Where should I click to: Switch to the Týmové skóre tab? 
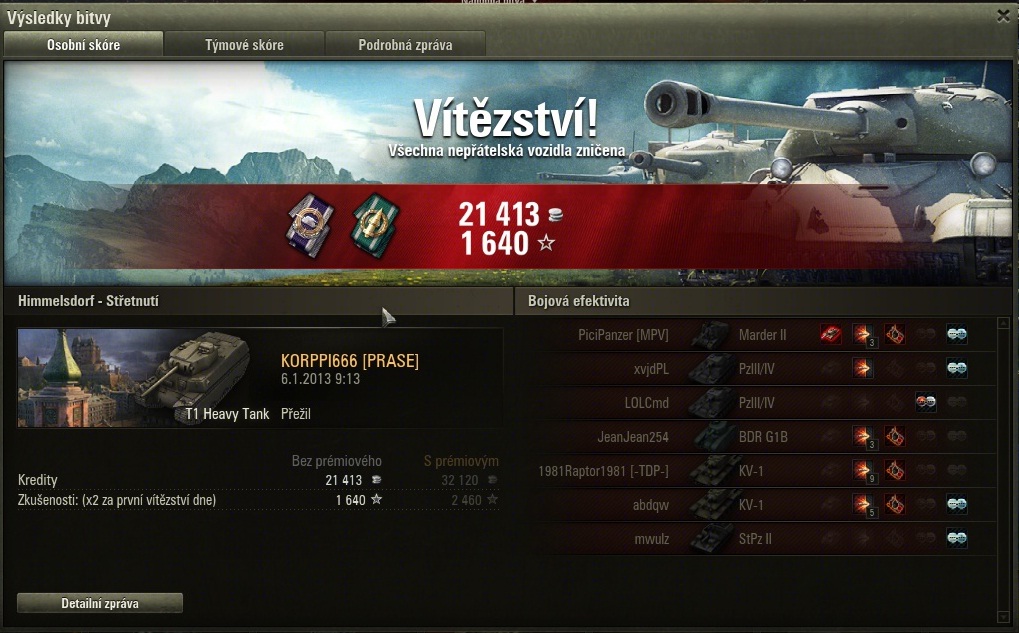[244, 45]
